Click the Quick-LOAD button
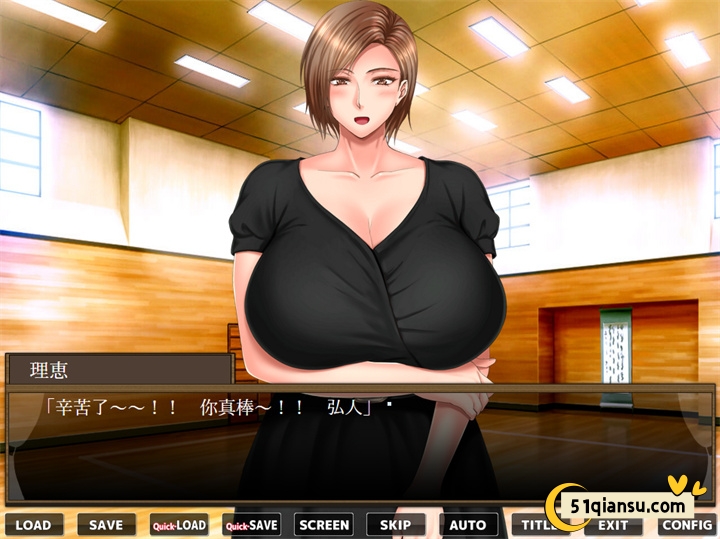 click(x=179, y=525)
